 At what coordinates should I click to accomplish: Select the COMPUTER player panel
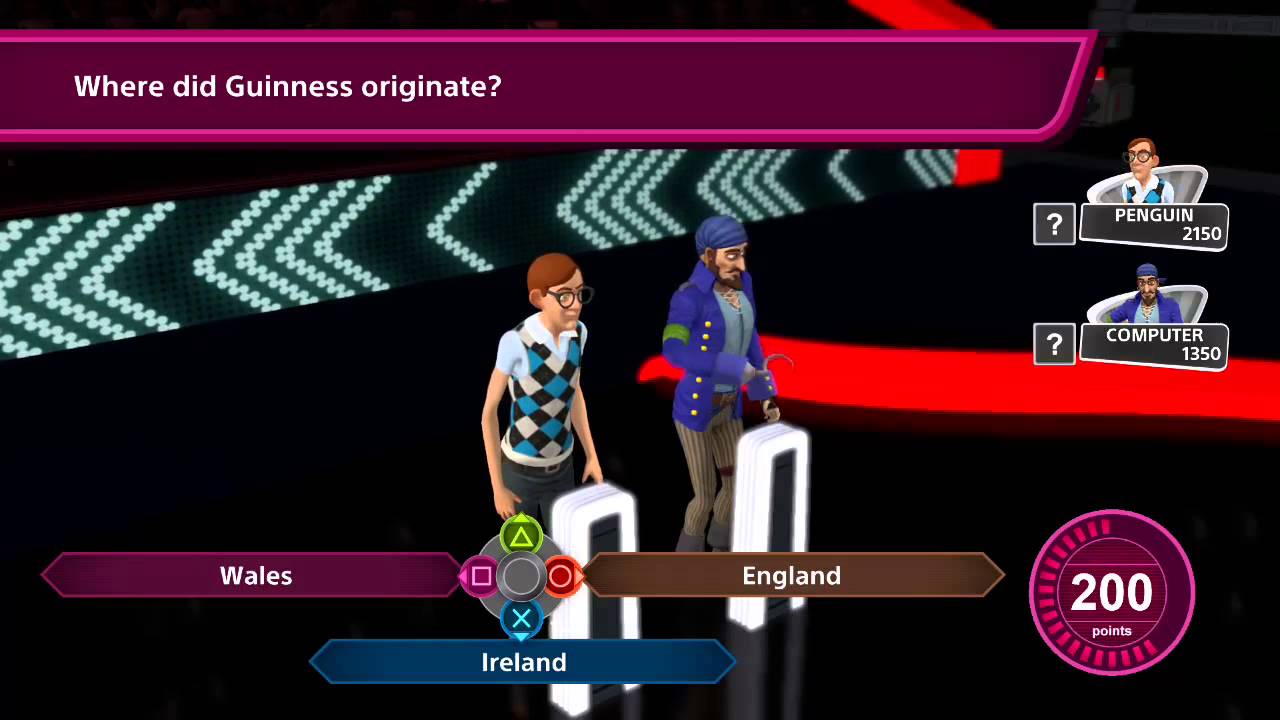(x=1153, y=344)
